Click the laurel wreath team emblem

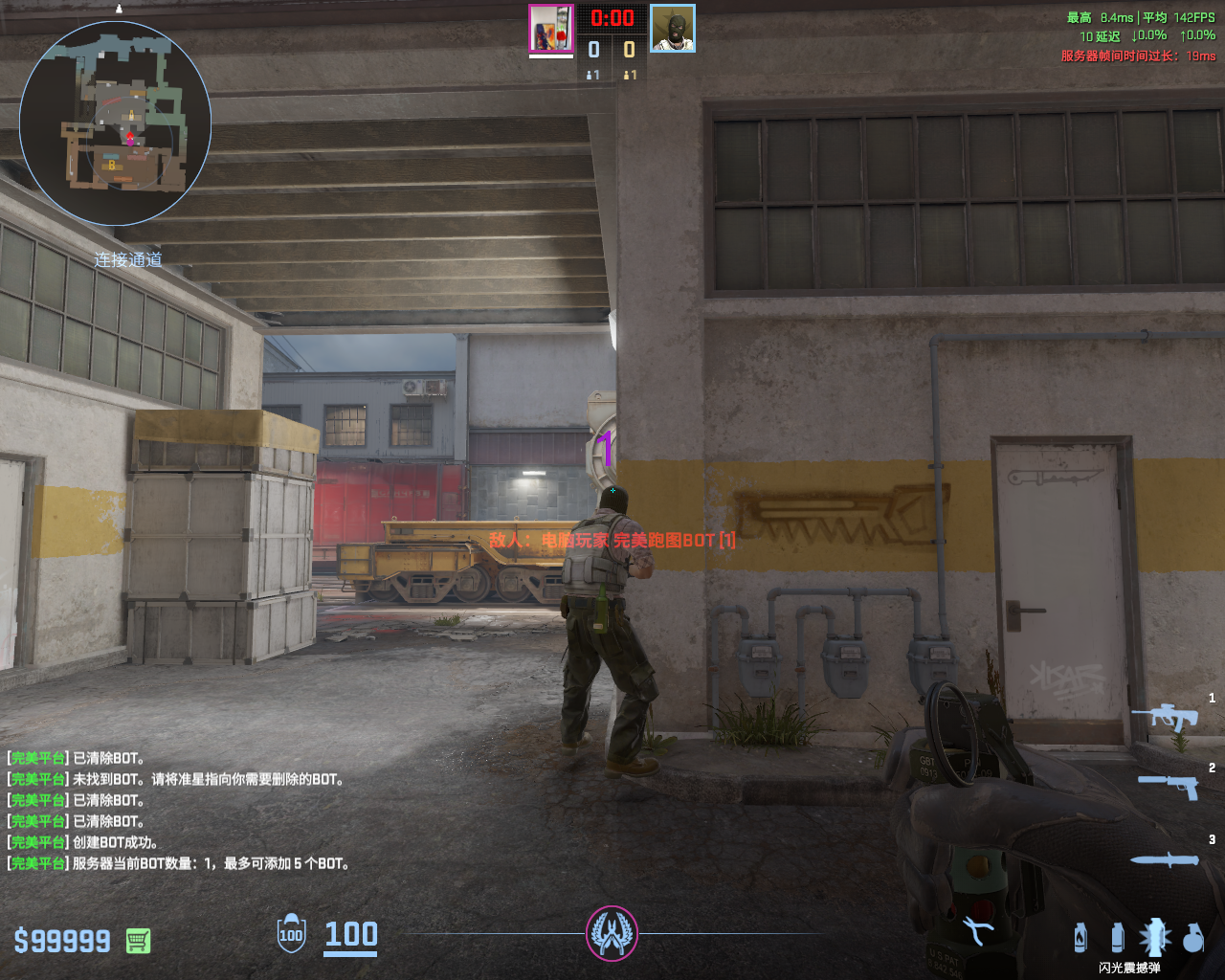coord(612,933)
